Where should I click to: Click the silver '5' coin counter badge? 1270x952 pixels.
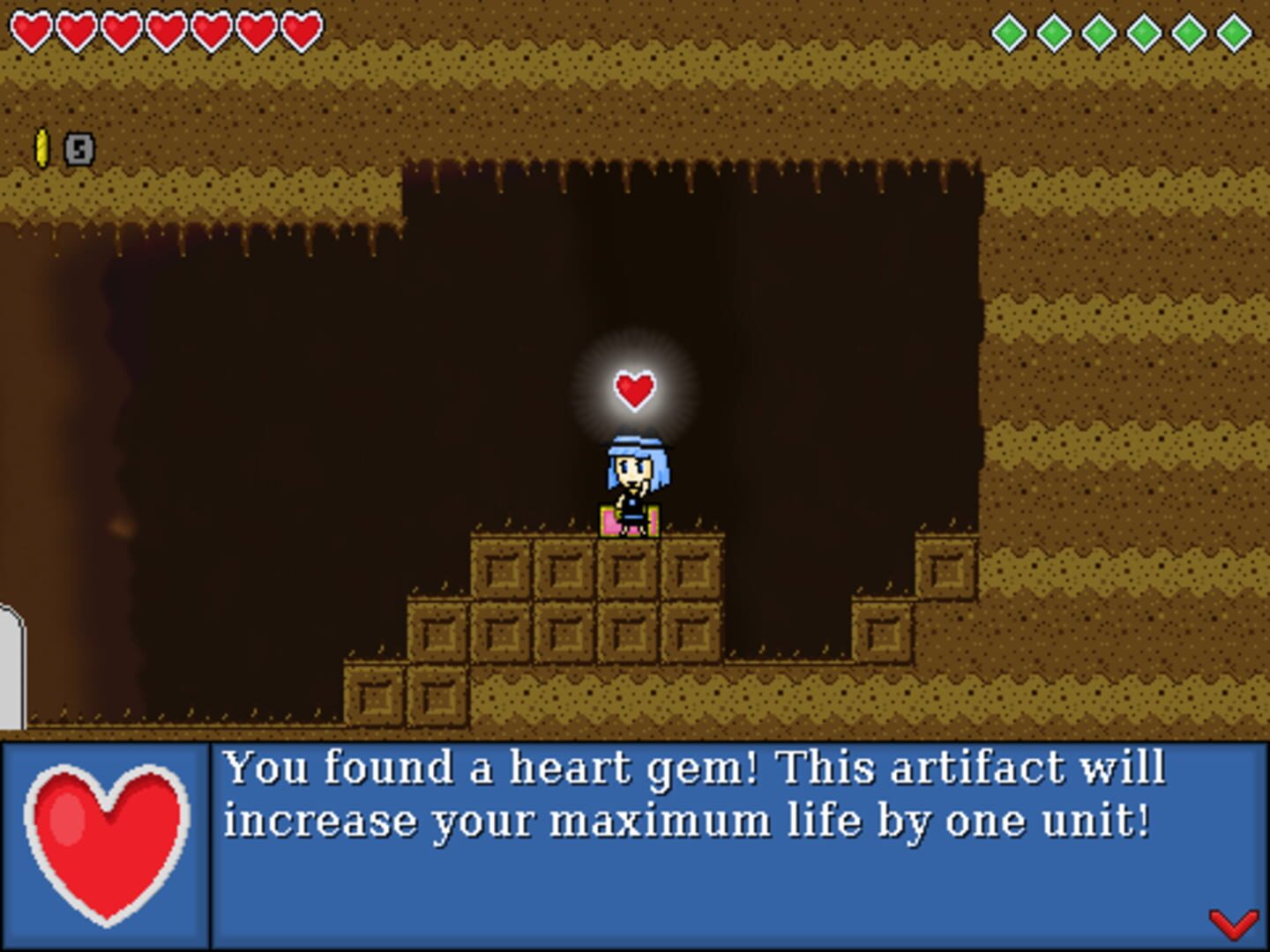[x=78, y=150]
